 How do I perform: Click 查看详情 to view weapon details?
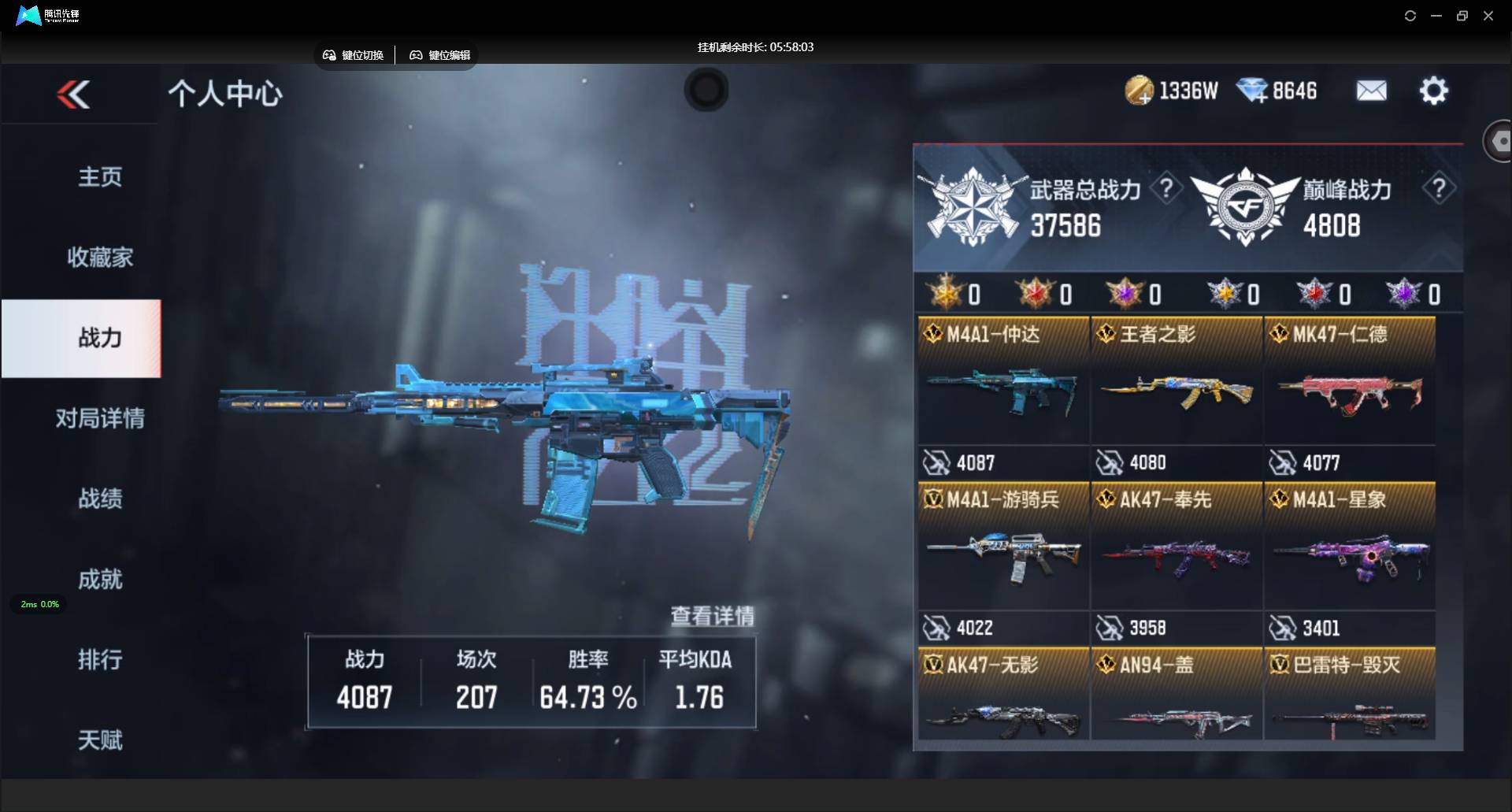coord(712,616)
